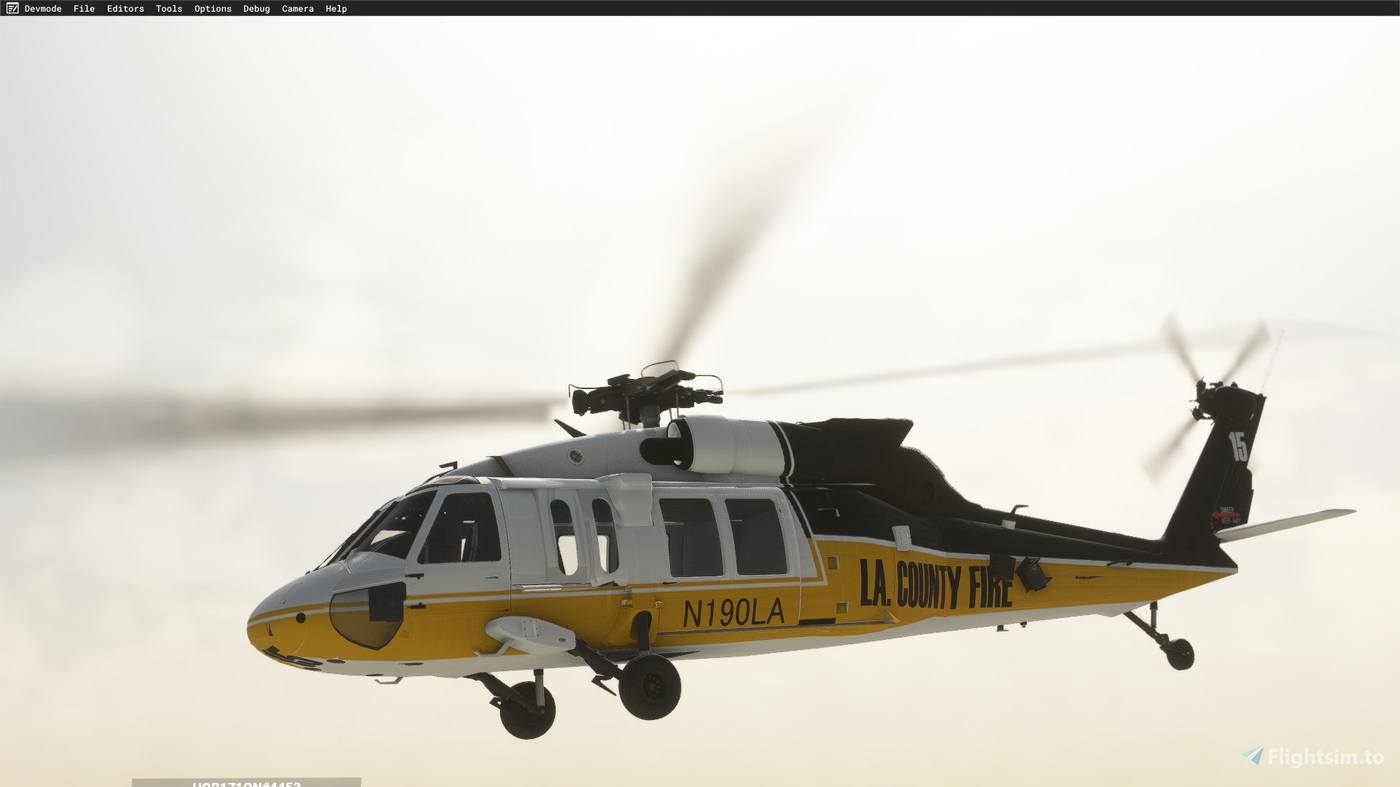Open the Debug dropdown
Image resolution: width=1400 pixels, height=787 pixels.
tap(256, 7)
